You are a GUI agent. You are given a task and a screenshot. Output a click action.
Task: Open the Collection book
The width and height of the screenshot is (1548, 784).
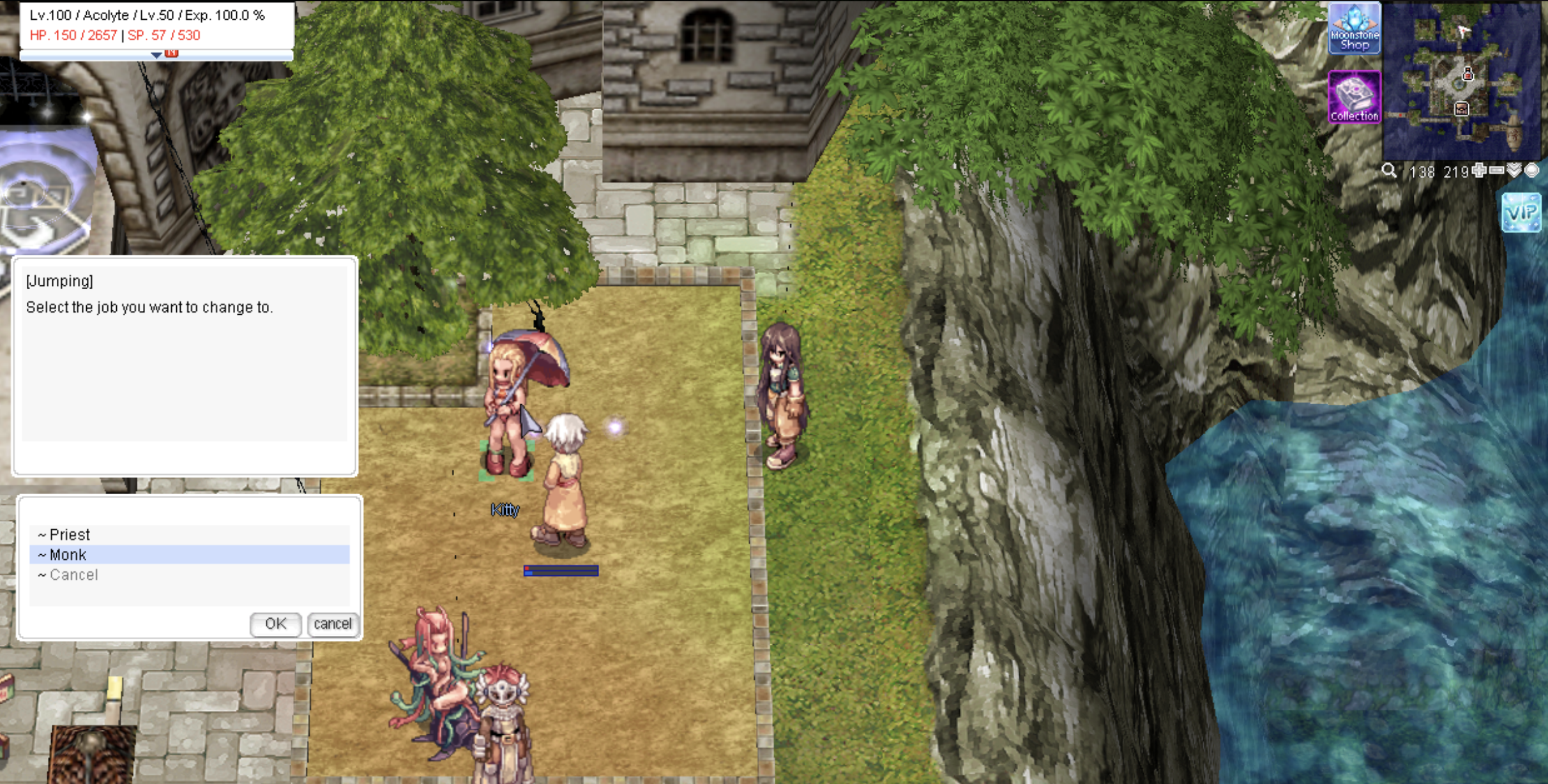(1354, 97)
